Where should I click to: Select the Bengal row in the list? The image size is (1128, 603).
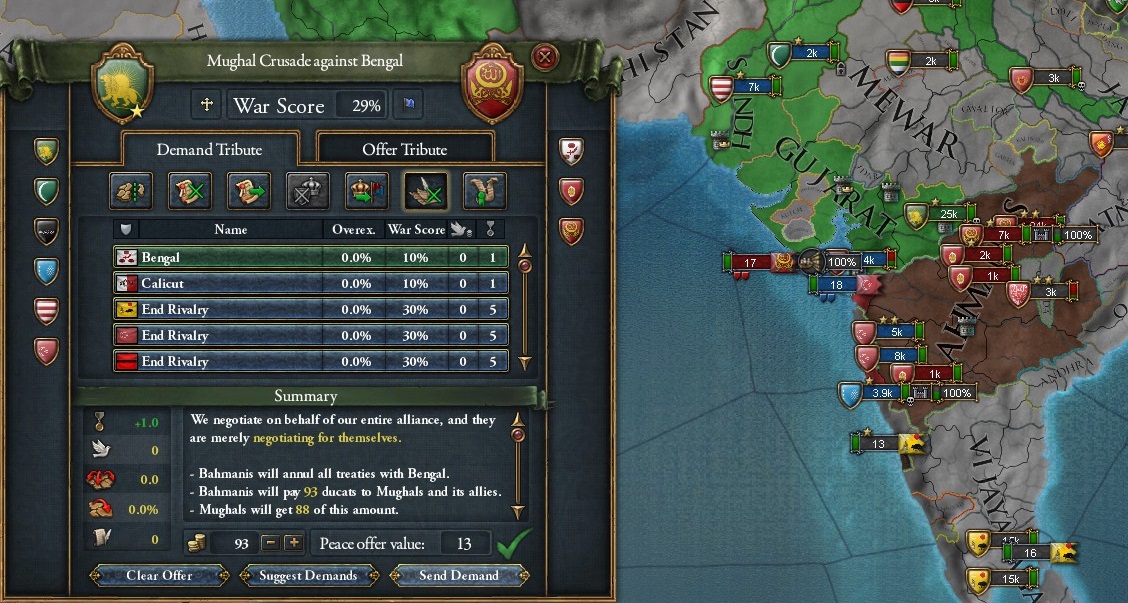pos(310,257)
